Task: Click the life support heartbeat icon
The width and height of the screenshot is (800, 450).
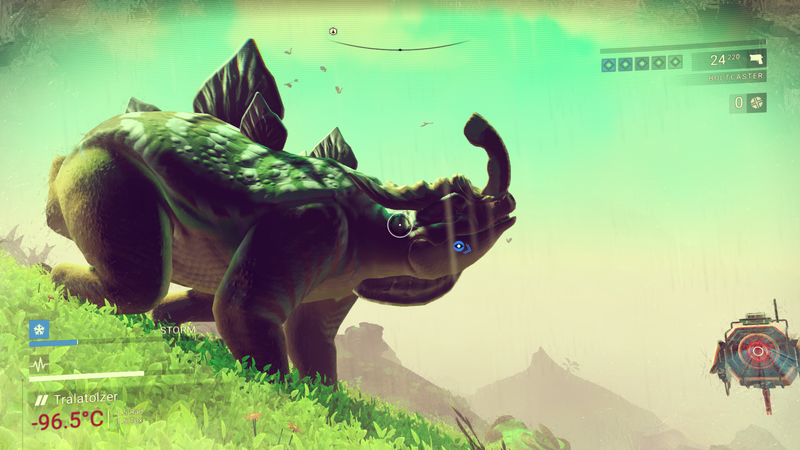Action: click(x=39, y=364)
